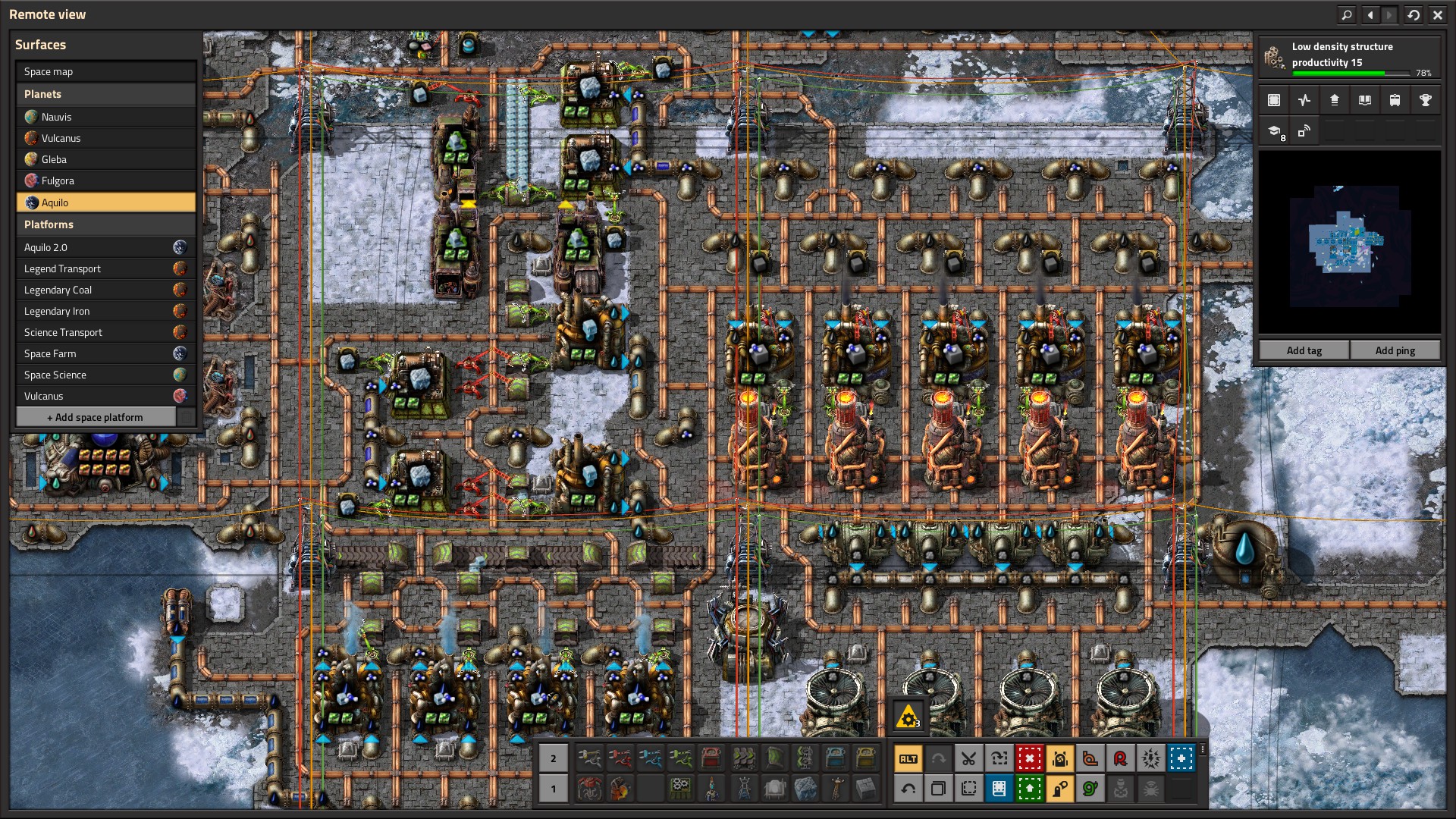Click the minimap of Aquilo
Image resolution: width=1456 pixels, height=819 pixels.
[1349, 243]
